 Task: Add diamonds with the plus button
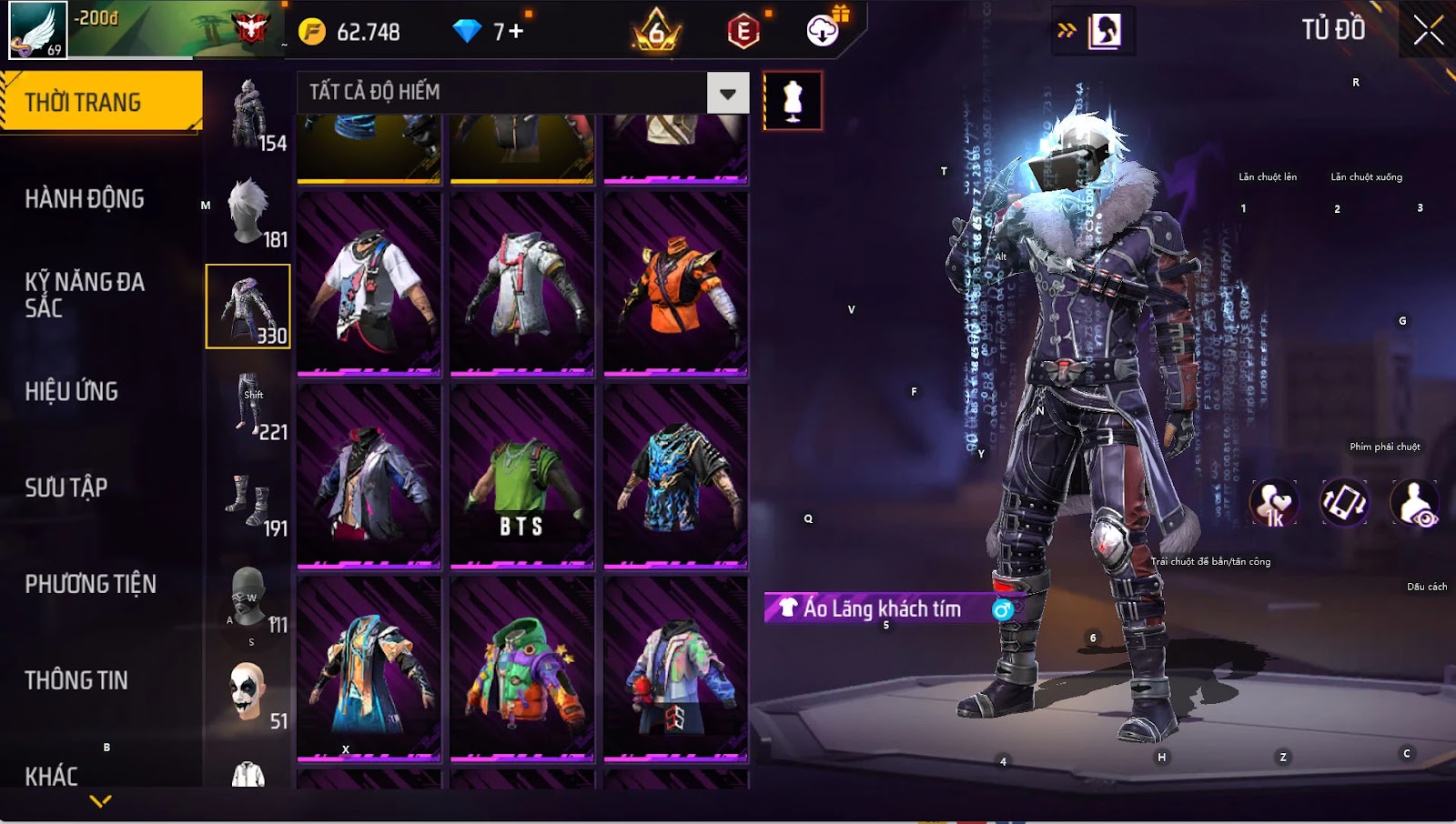516,32
